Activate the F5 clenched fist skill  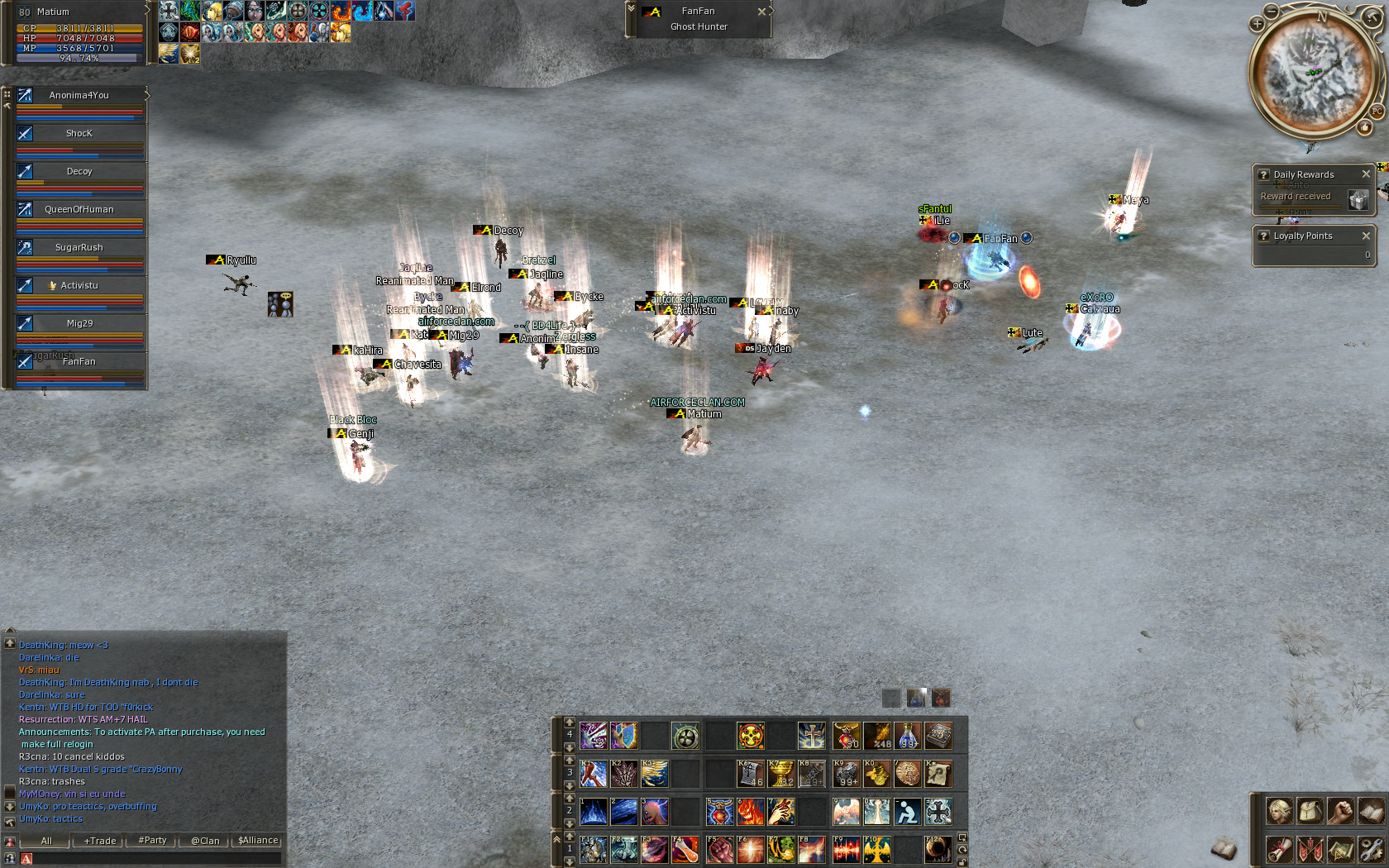tap(719, 849)
